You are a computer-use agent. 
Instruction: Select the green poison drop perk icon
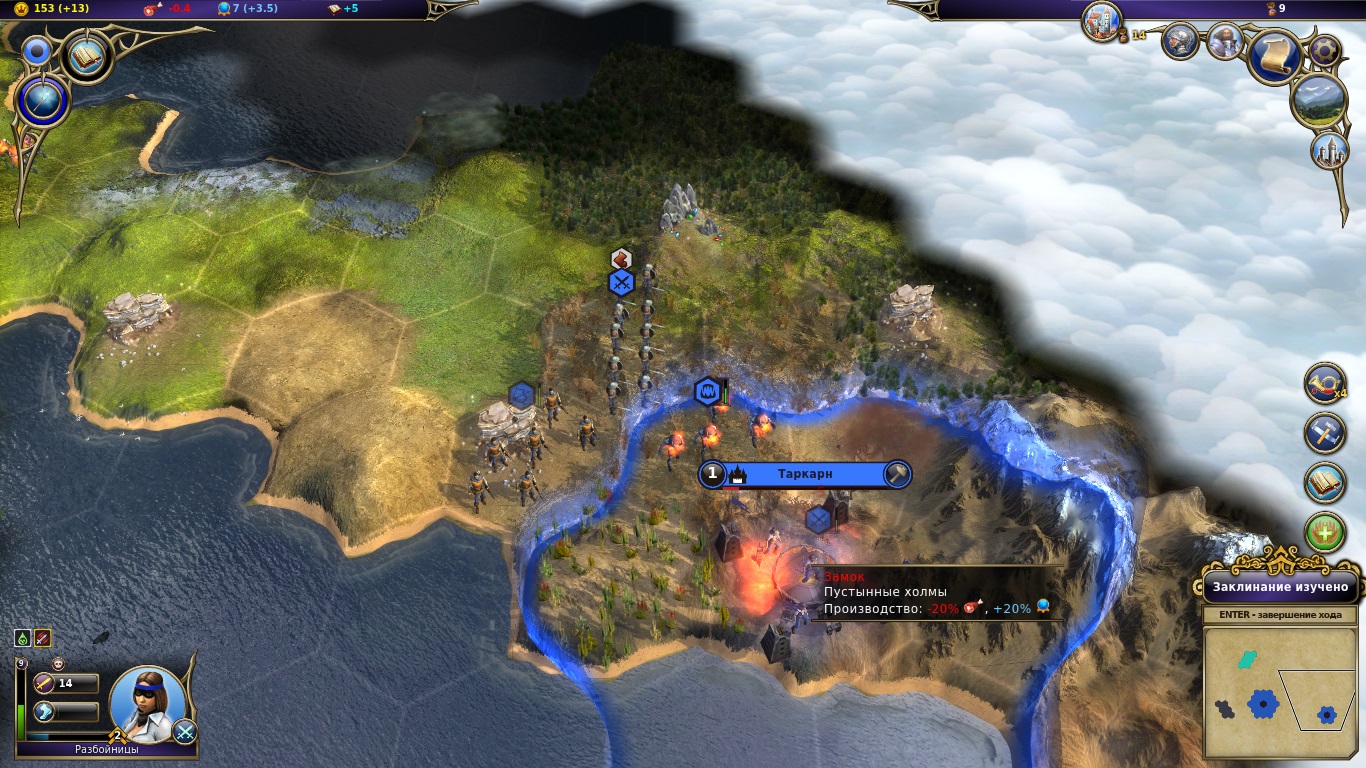(x=23, y=638)
